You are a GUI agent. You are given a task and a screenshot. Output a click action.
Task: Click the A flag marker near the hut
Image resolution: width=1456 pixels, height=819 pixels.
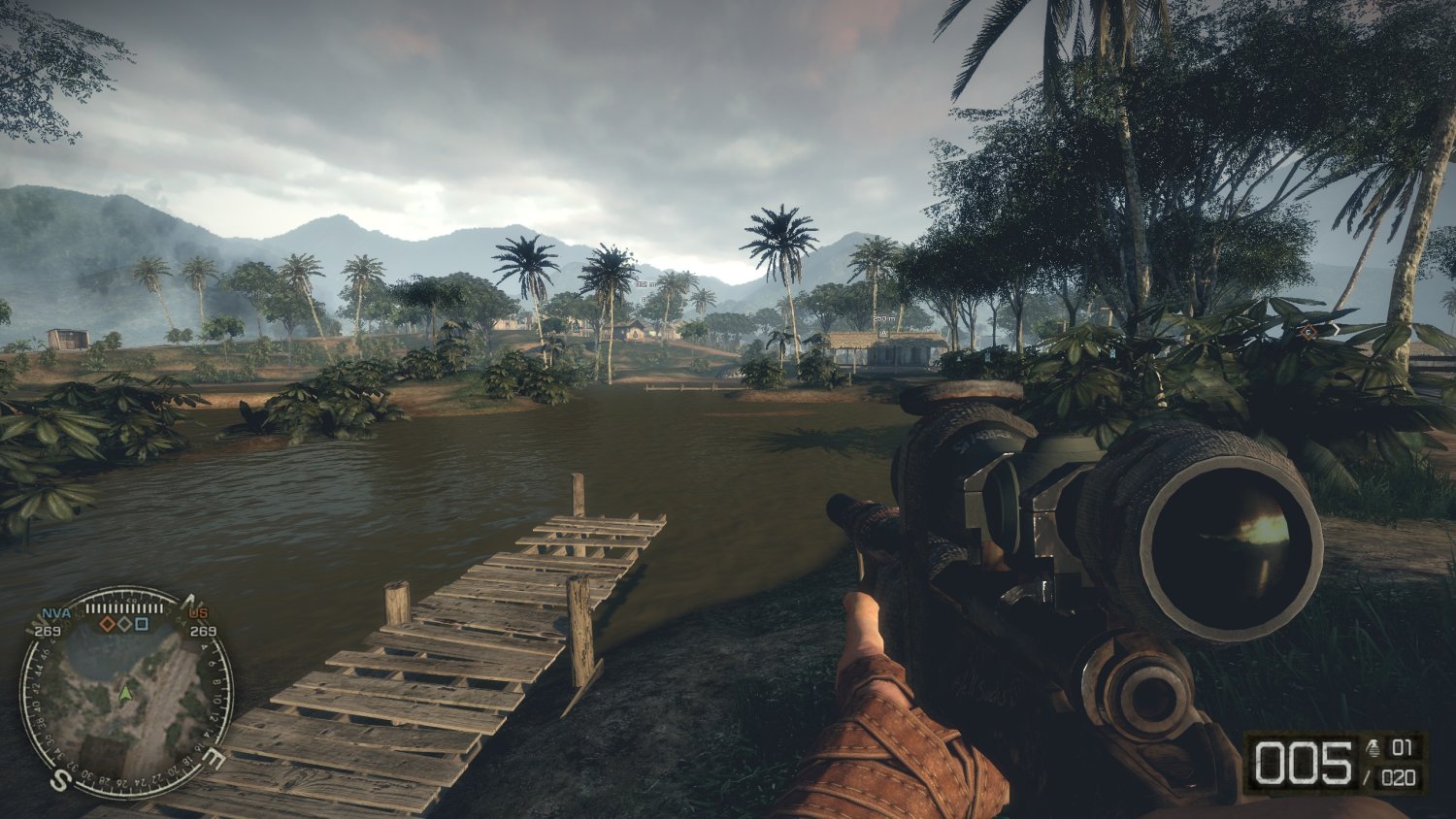(x=884, y=333)
